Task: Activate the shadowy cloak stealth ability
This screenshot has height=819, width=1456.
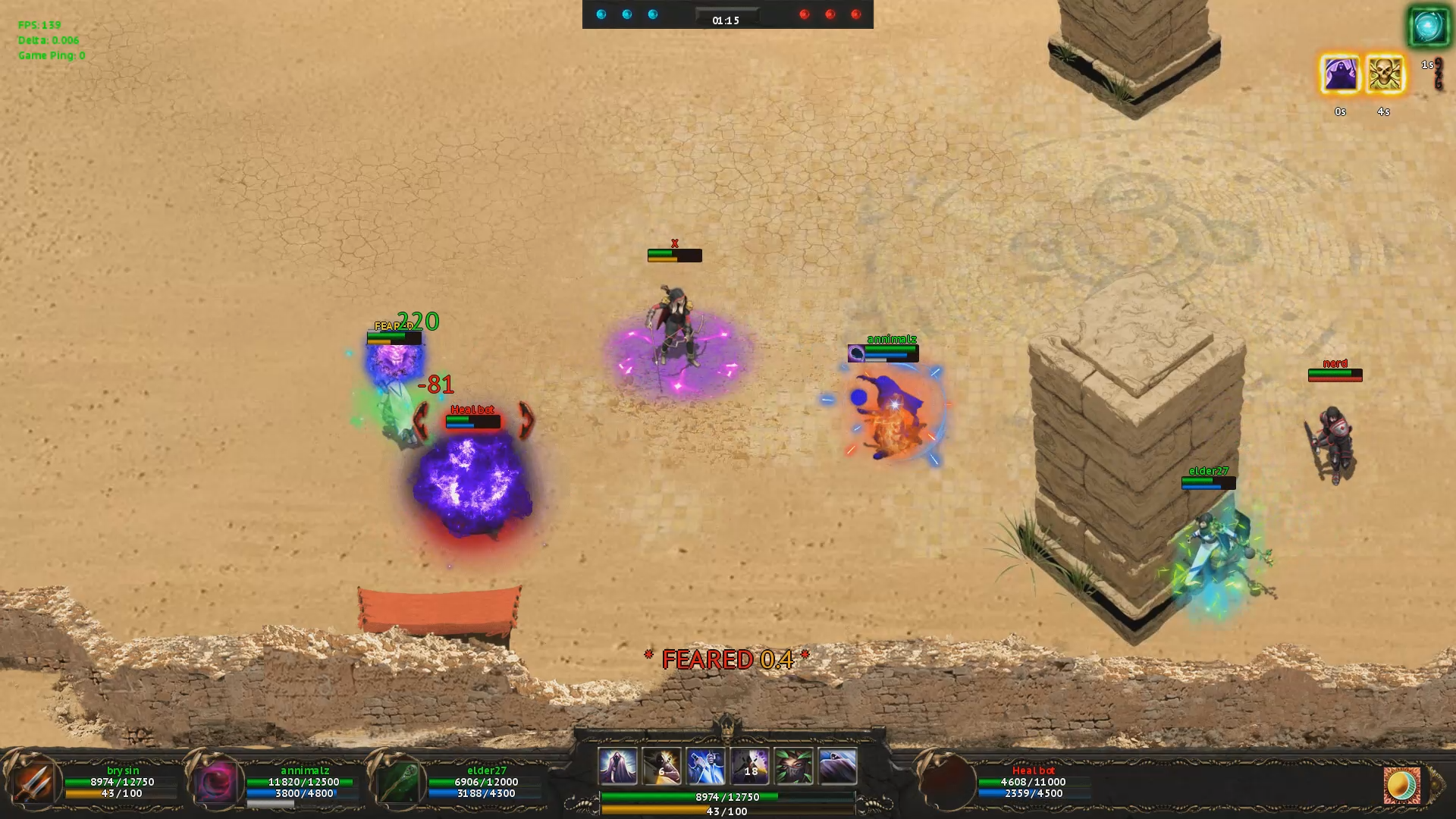Action: (836, 766)
